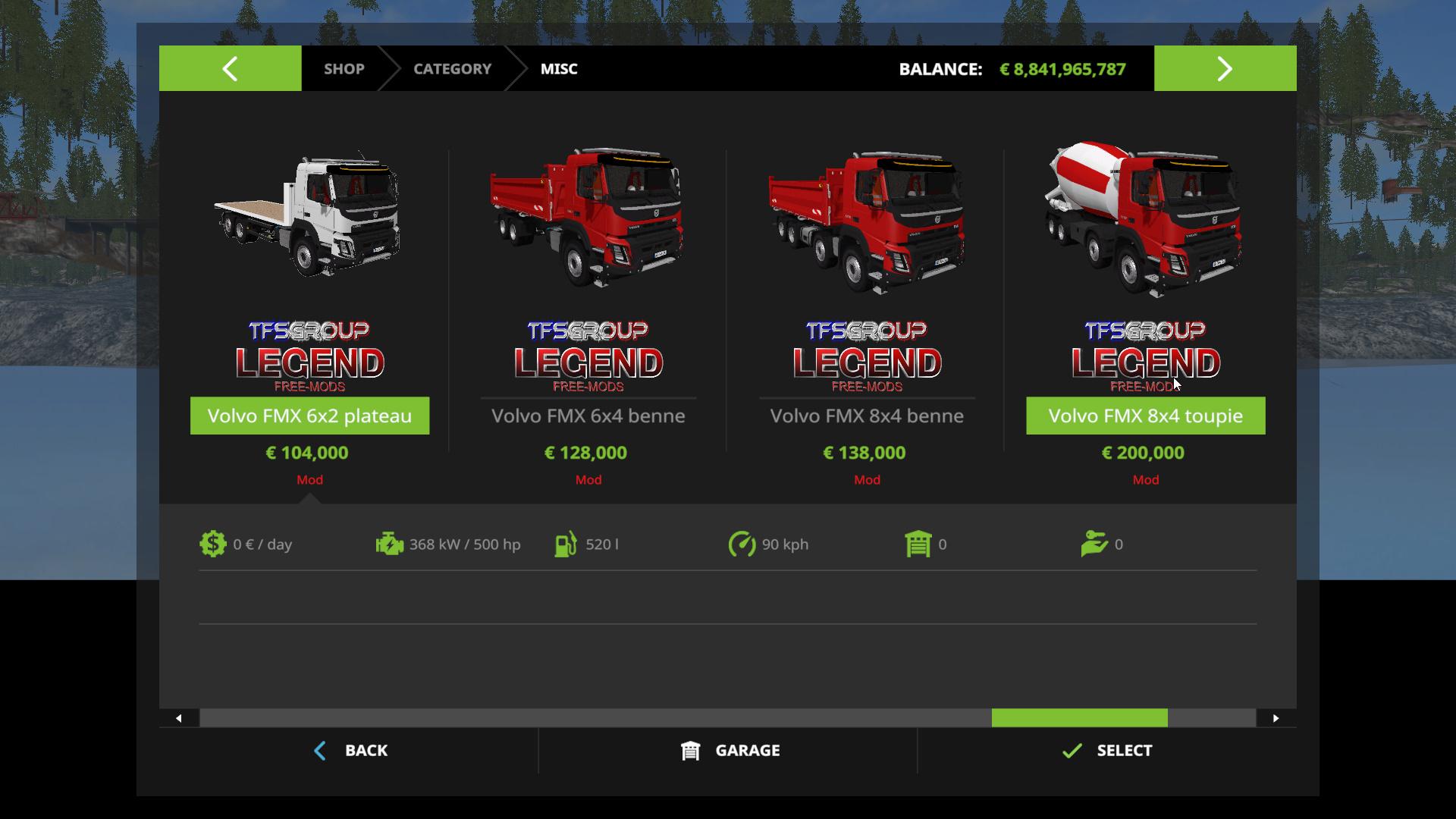Click the green horizontal scrollbar thumb
Image resolution: width=1456 pixels, height=819 pixels.
pos(1079,718)
